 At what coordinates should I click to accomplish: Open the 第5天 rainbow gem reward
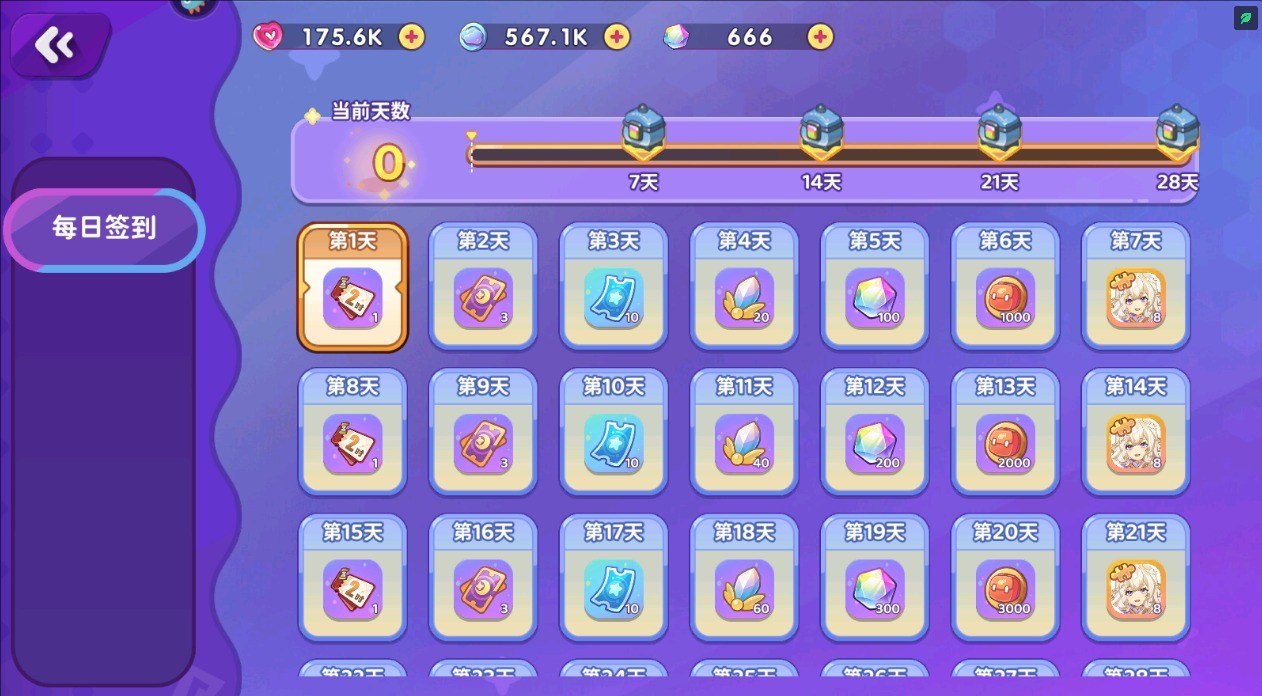875,288
